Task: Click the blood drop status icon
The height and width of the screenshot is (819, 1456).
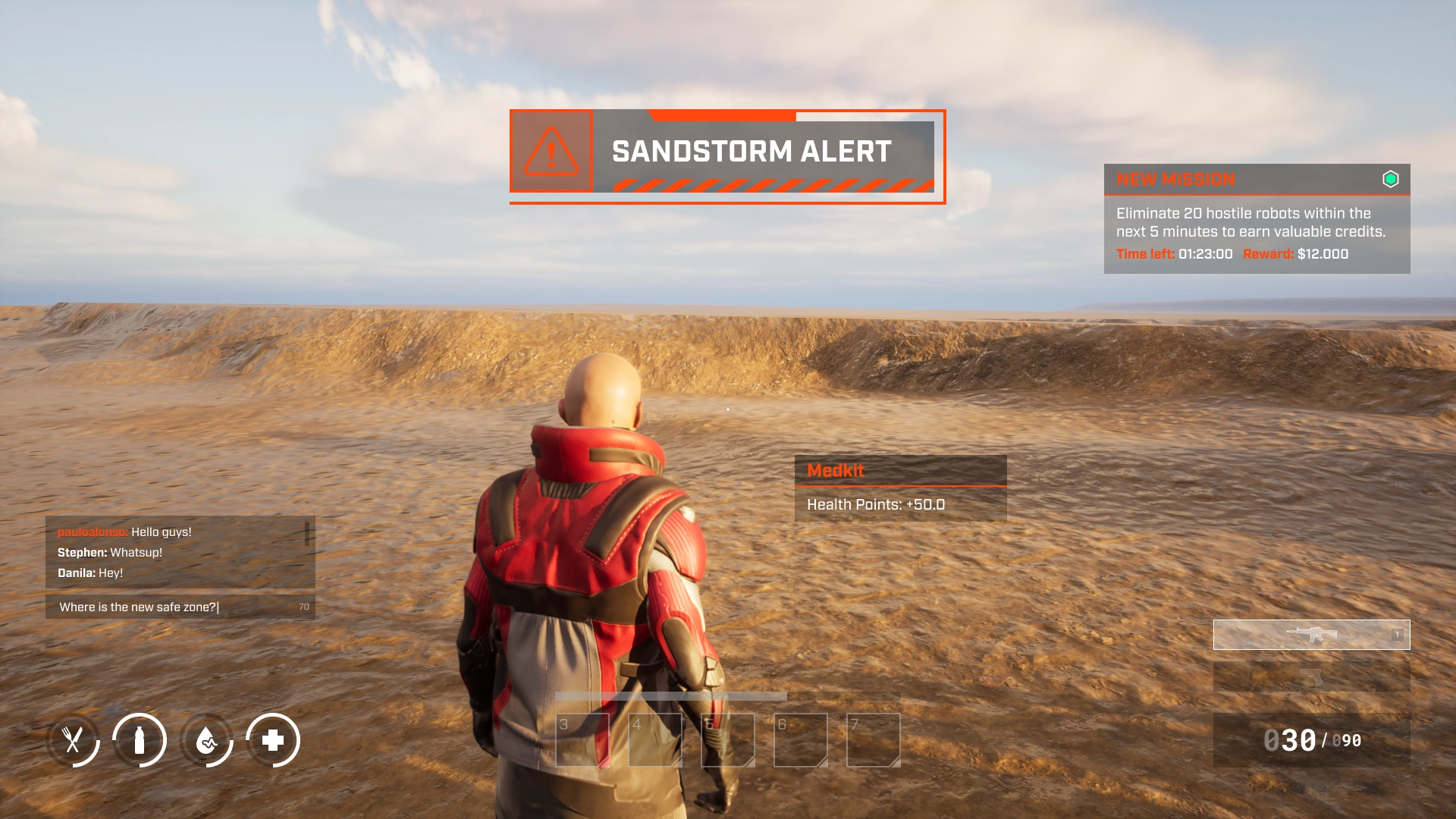Action: [x=206, y=740]
